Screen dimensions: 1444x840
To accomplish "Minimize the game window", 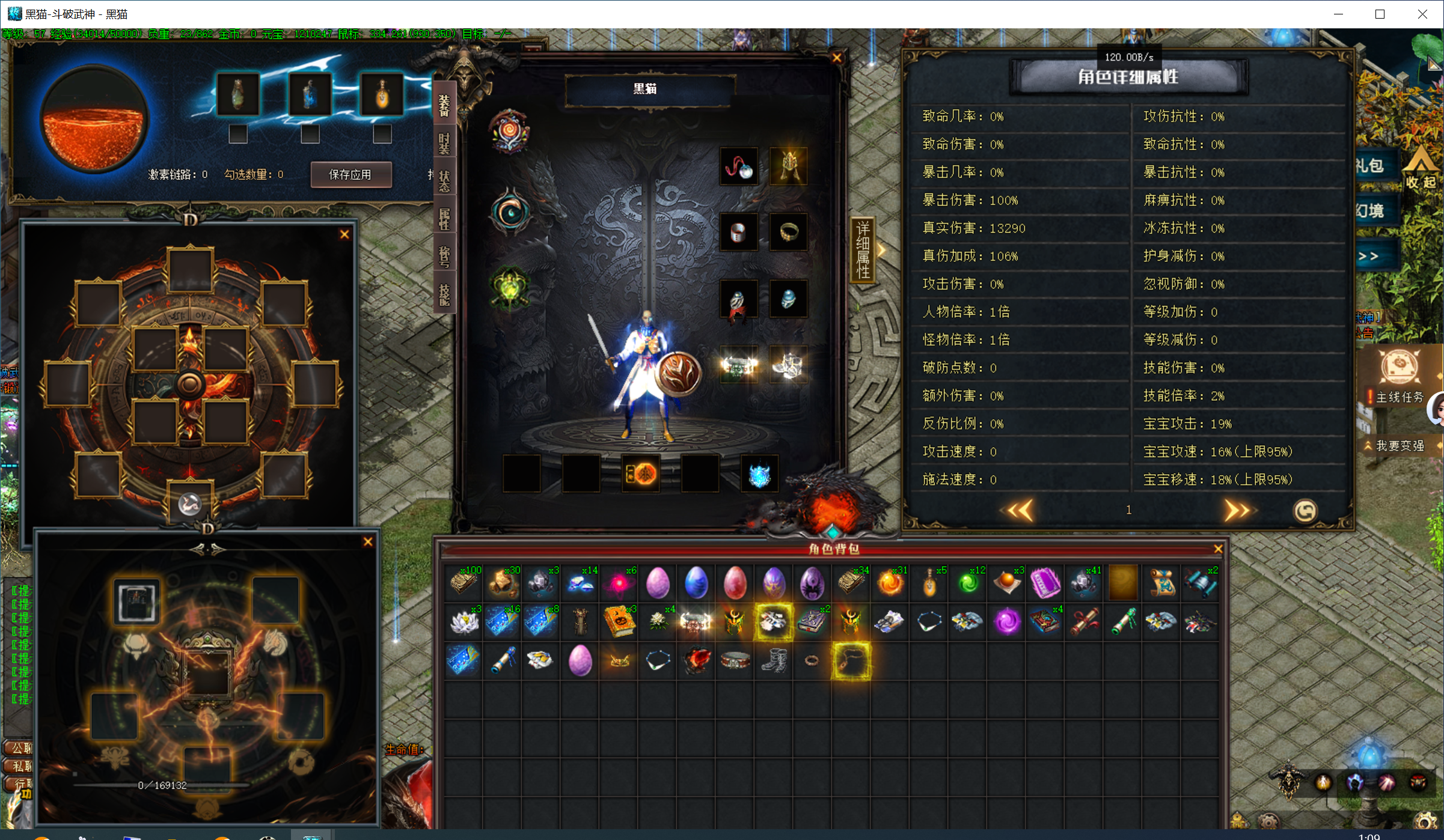I will click(x=1338, y=14).
